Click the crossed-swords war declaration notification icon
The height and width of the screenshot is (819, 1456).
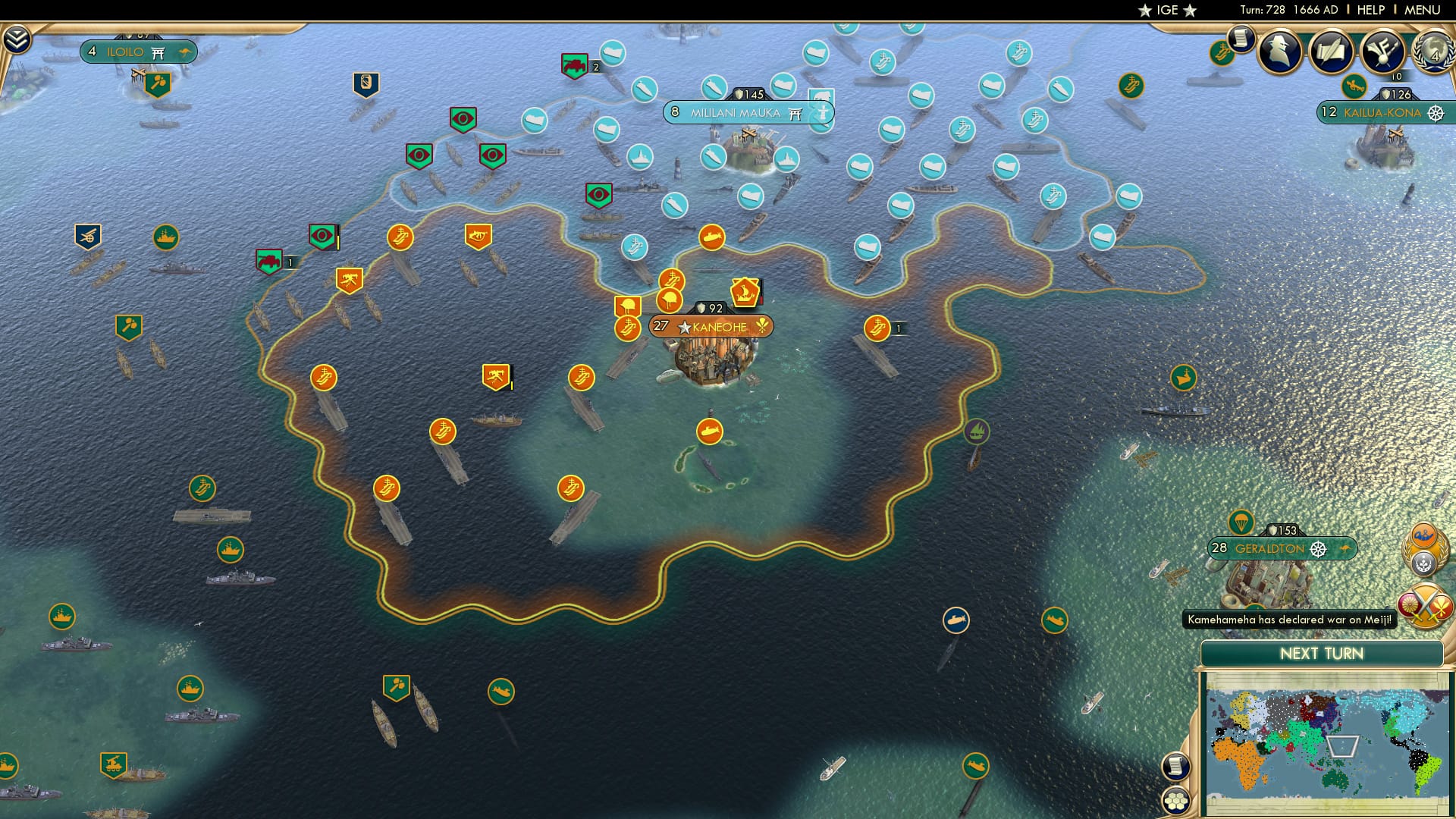tap(1424, 605)
